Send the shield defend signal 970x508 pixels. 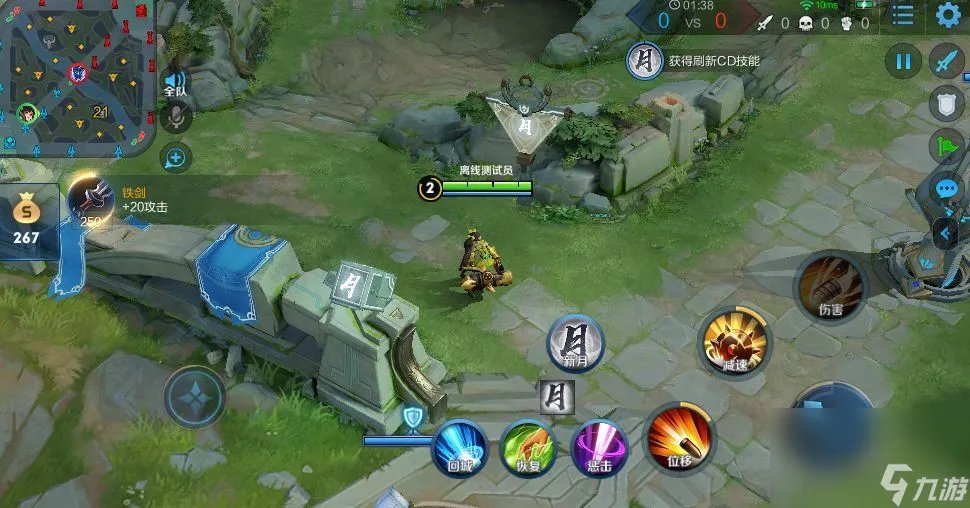tap(946, 104)
